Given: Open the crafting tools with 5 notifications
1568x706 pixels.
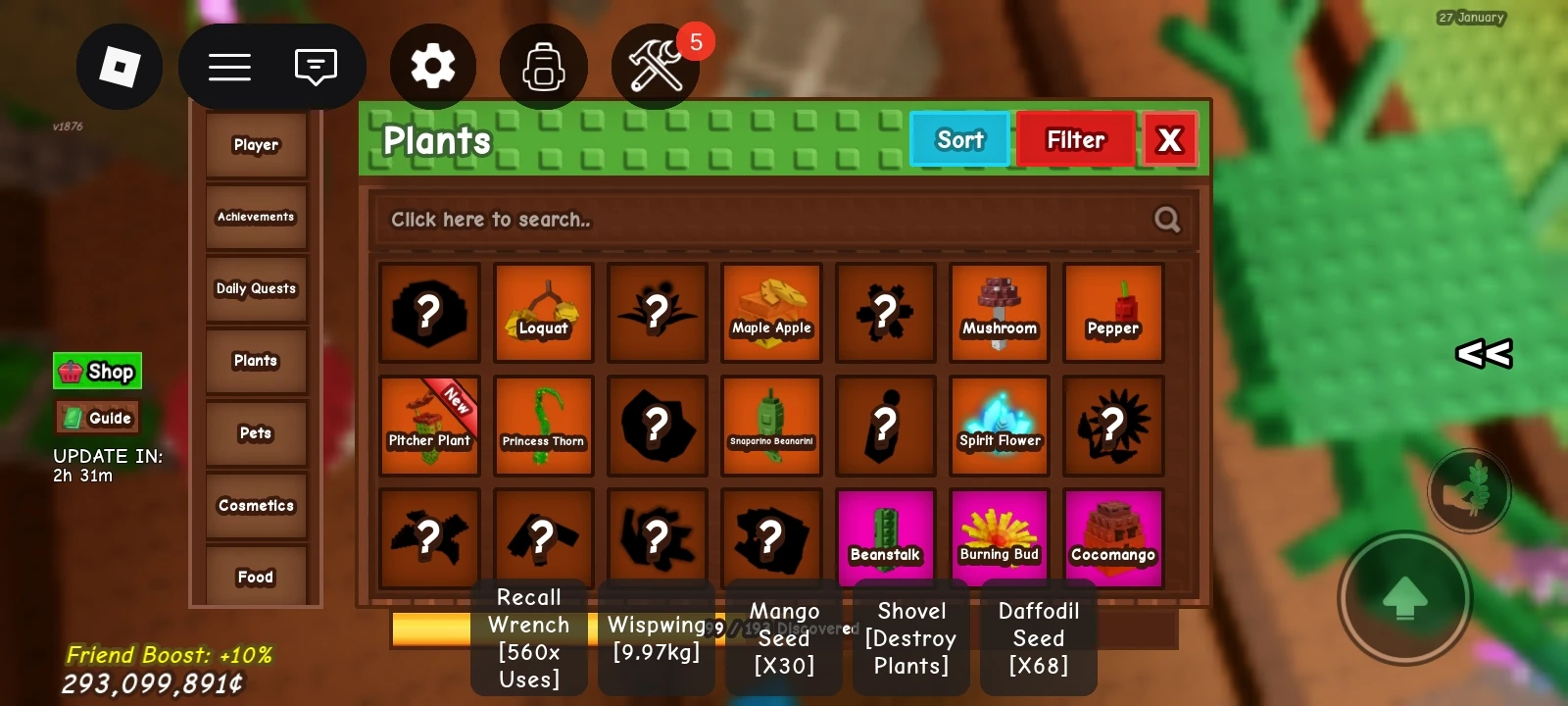Looking at the screenshot, I should 655,67.
